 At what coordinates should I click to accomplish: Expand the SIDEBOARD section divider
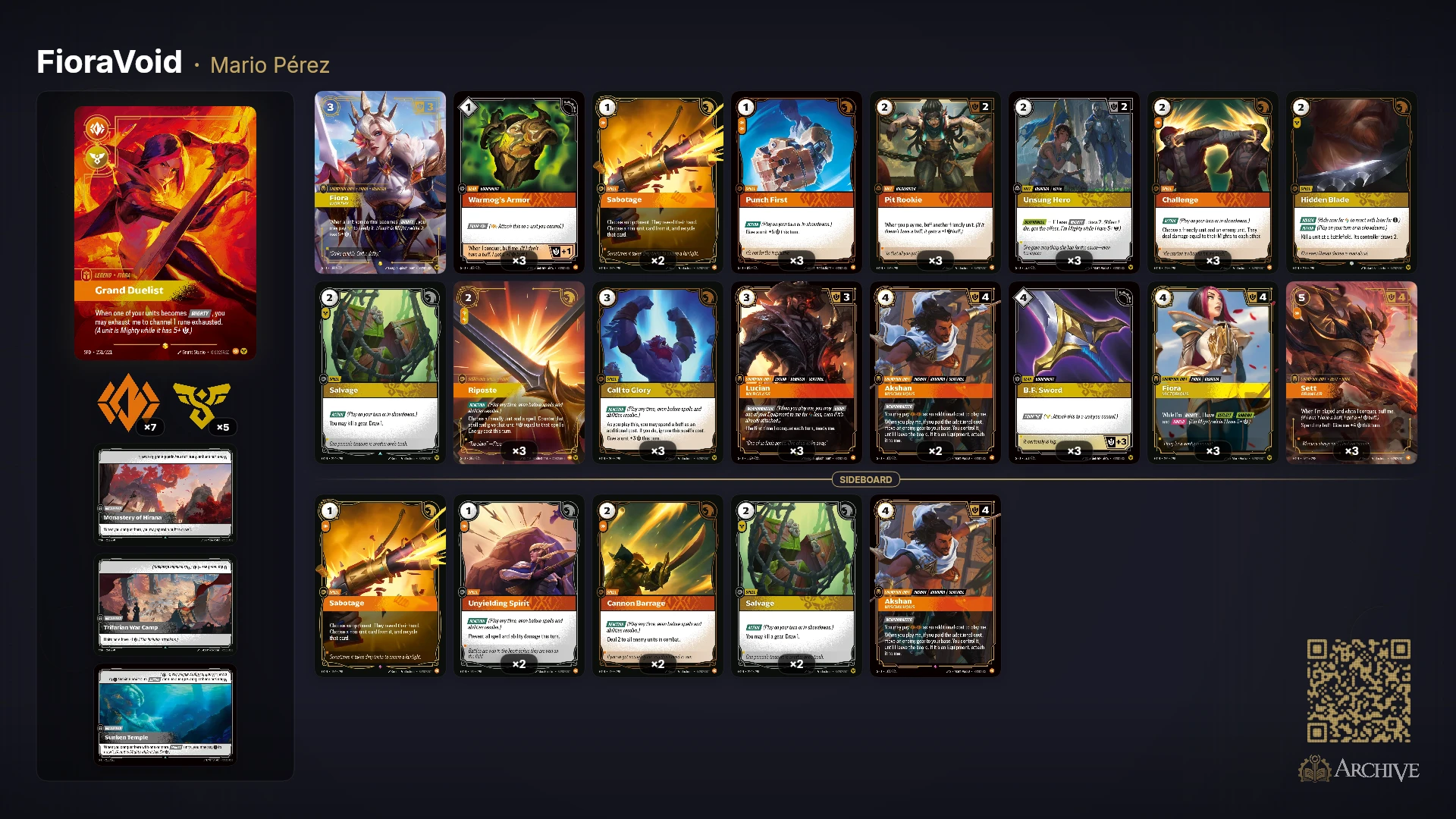coord(865,479)
